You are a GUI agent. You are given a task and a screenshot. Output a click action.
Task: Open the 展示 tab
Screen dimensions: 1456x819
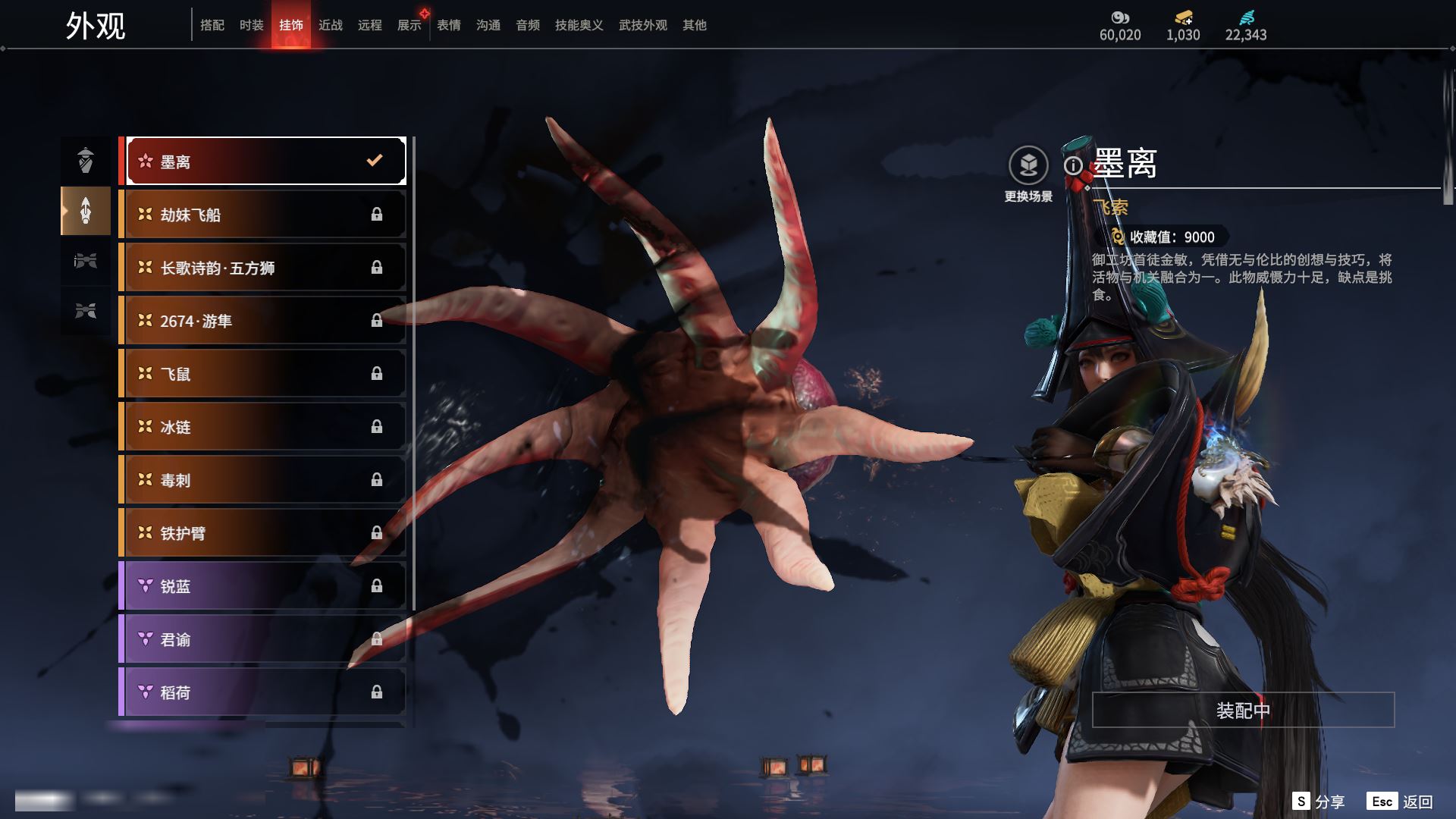409,25
